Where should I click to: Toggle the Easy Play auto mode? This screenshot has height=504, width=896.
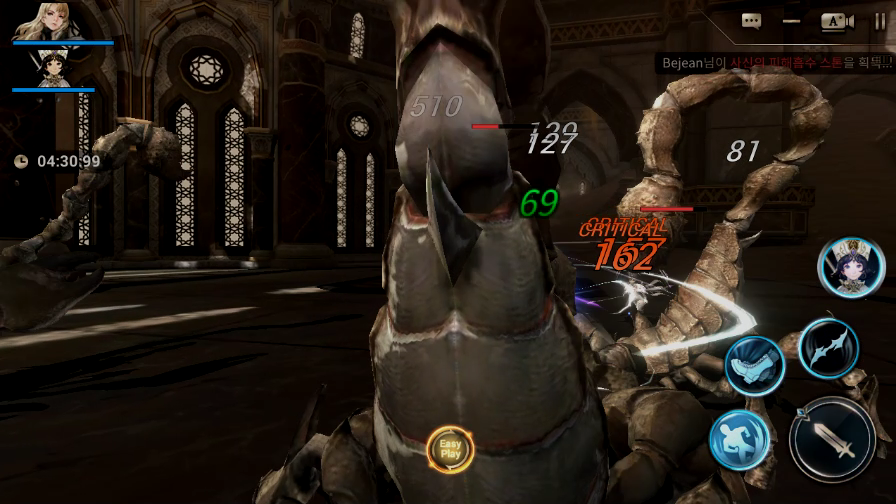pyautogui.click(x=450, y=448)
